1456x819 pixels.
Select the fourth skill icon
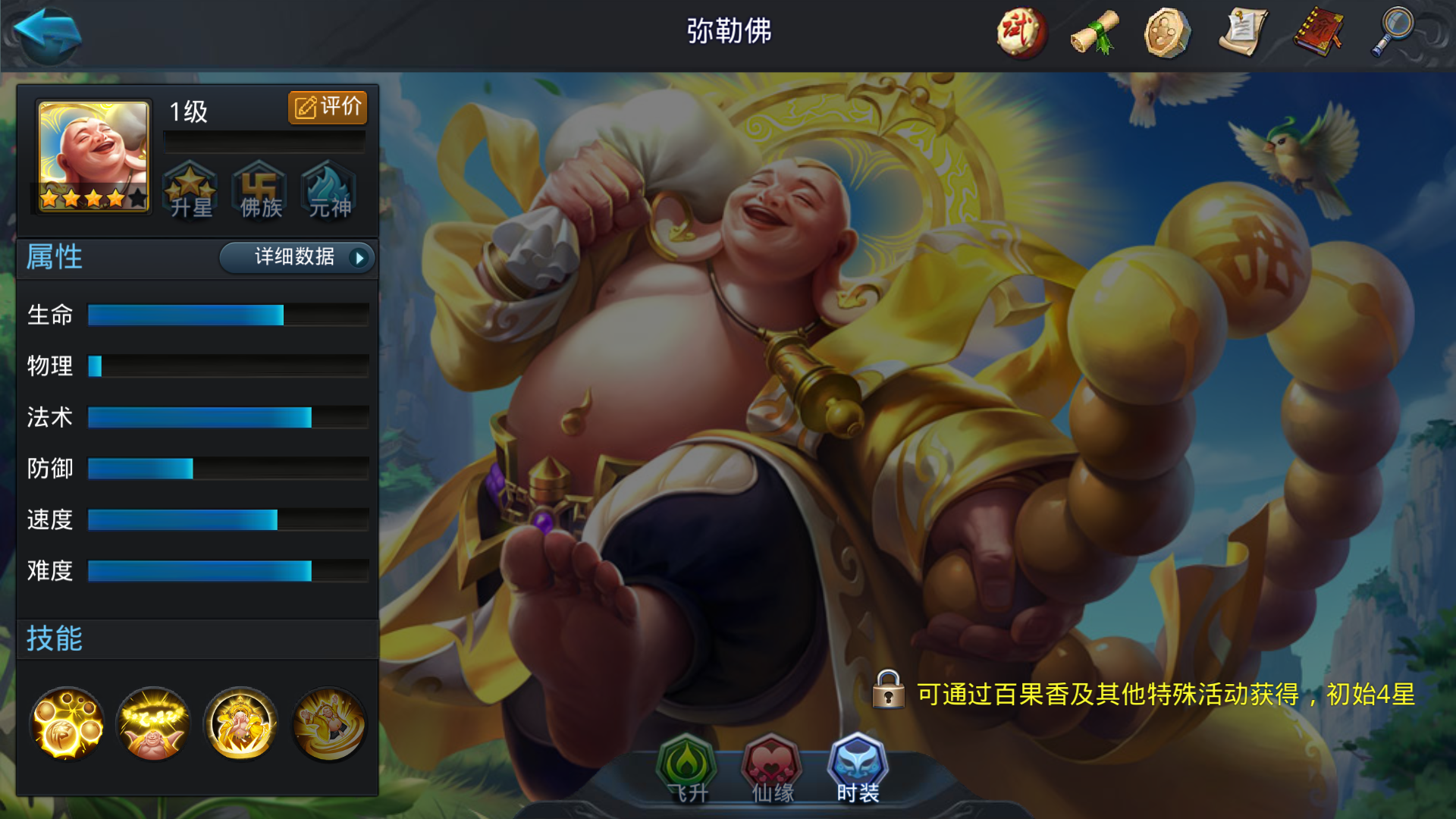tap(328, 724)
